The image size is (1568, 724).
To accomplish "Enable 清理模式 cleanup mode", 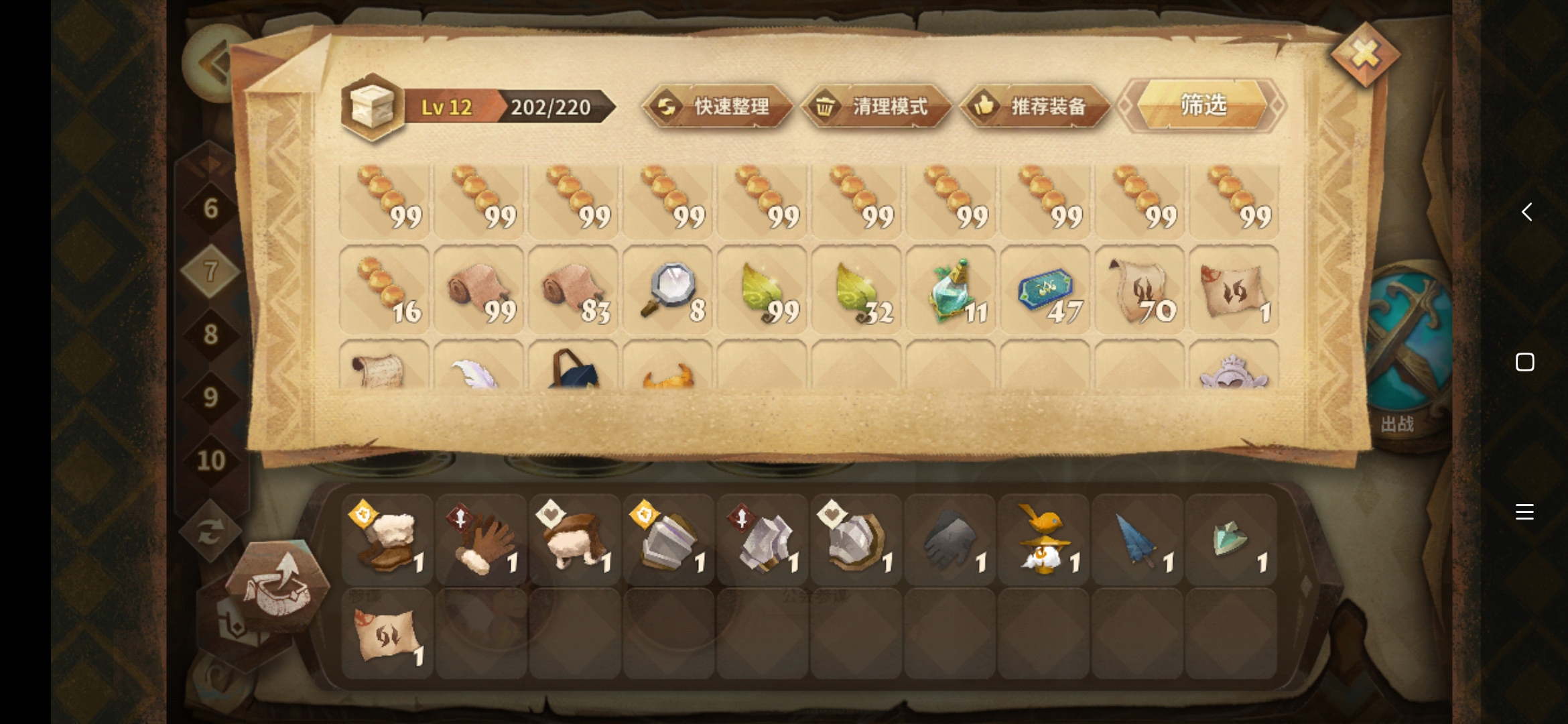I will [876, 106].
